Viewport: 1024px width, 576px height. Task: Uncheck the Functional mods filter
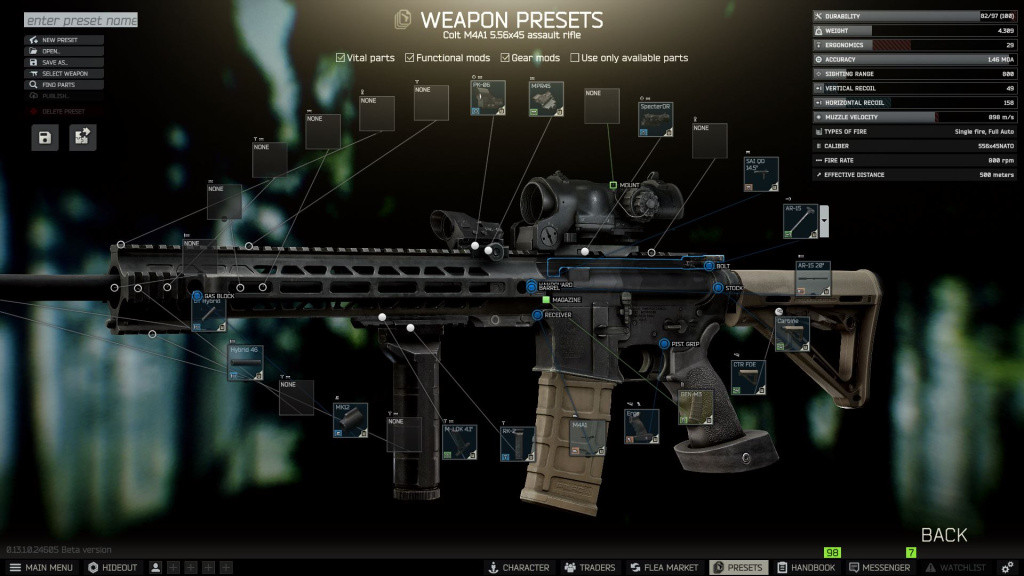(x=410, y=58)
